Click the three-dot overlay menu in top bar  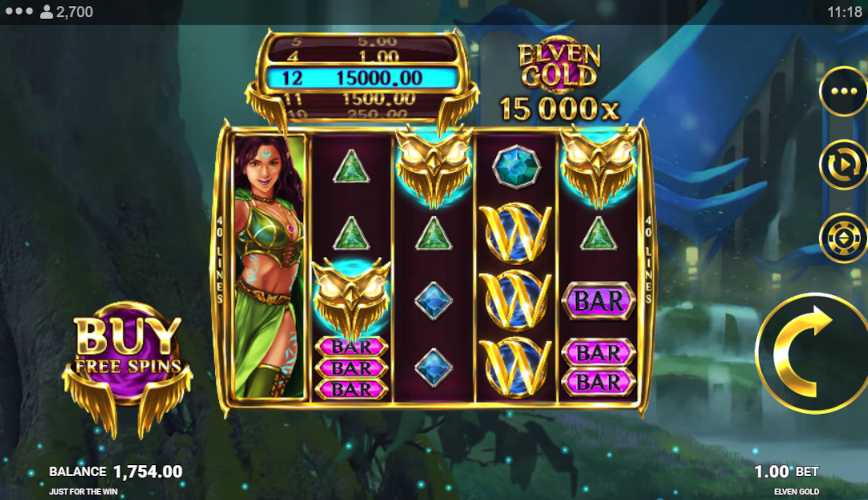pyautogui.click(x=18, y=12)
